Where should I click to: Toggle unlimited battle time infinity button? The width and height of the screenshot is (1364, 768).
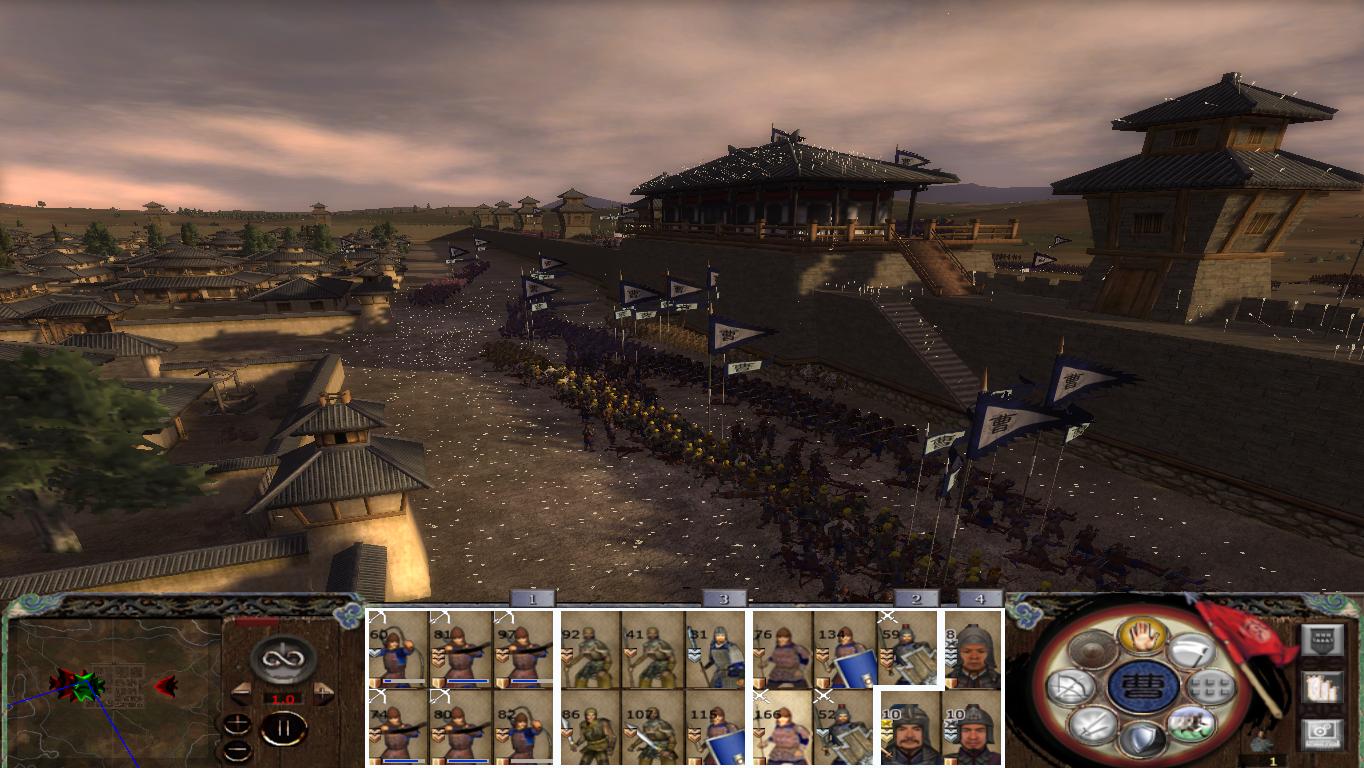pos(283,657)
